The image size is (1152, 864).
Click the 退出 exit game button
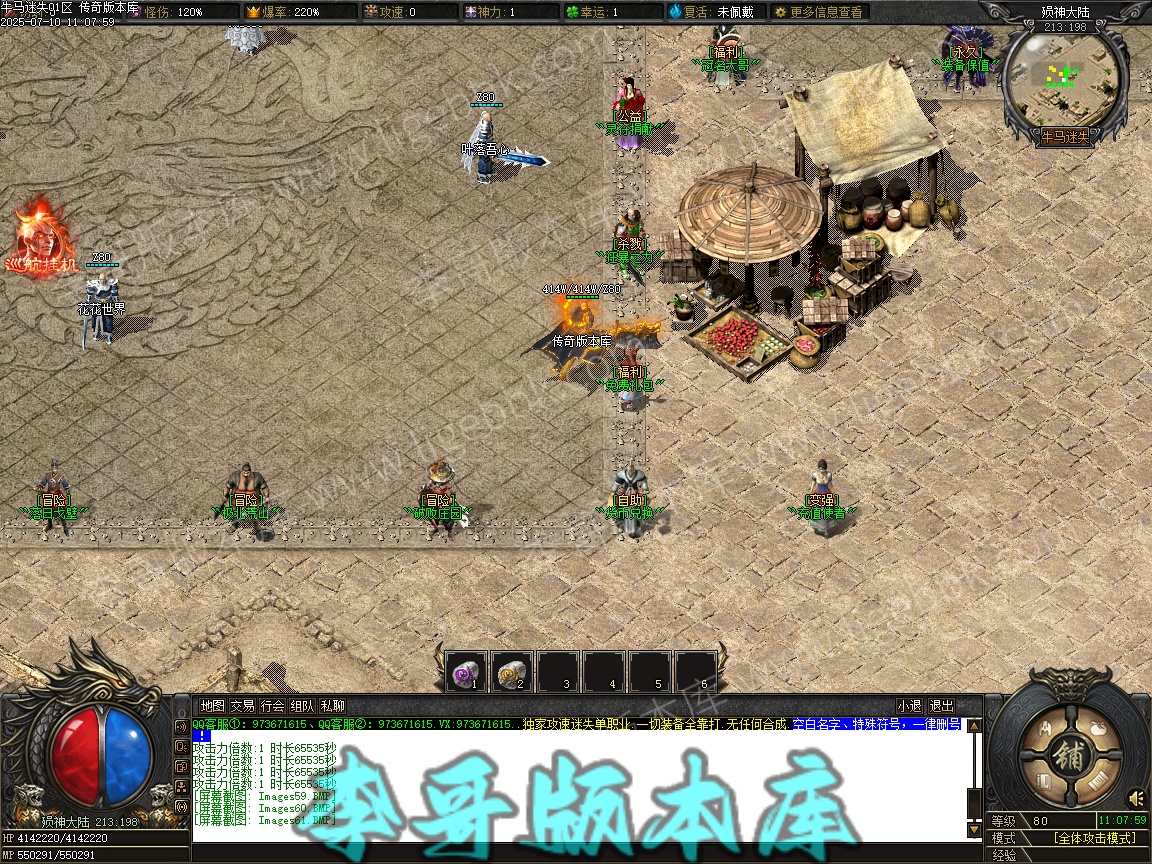click(941, 706)
